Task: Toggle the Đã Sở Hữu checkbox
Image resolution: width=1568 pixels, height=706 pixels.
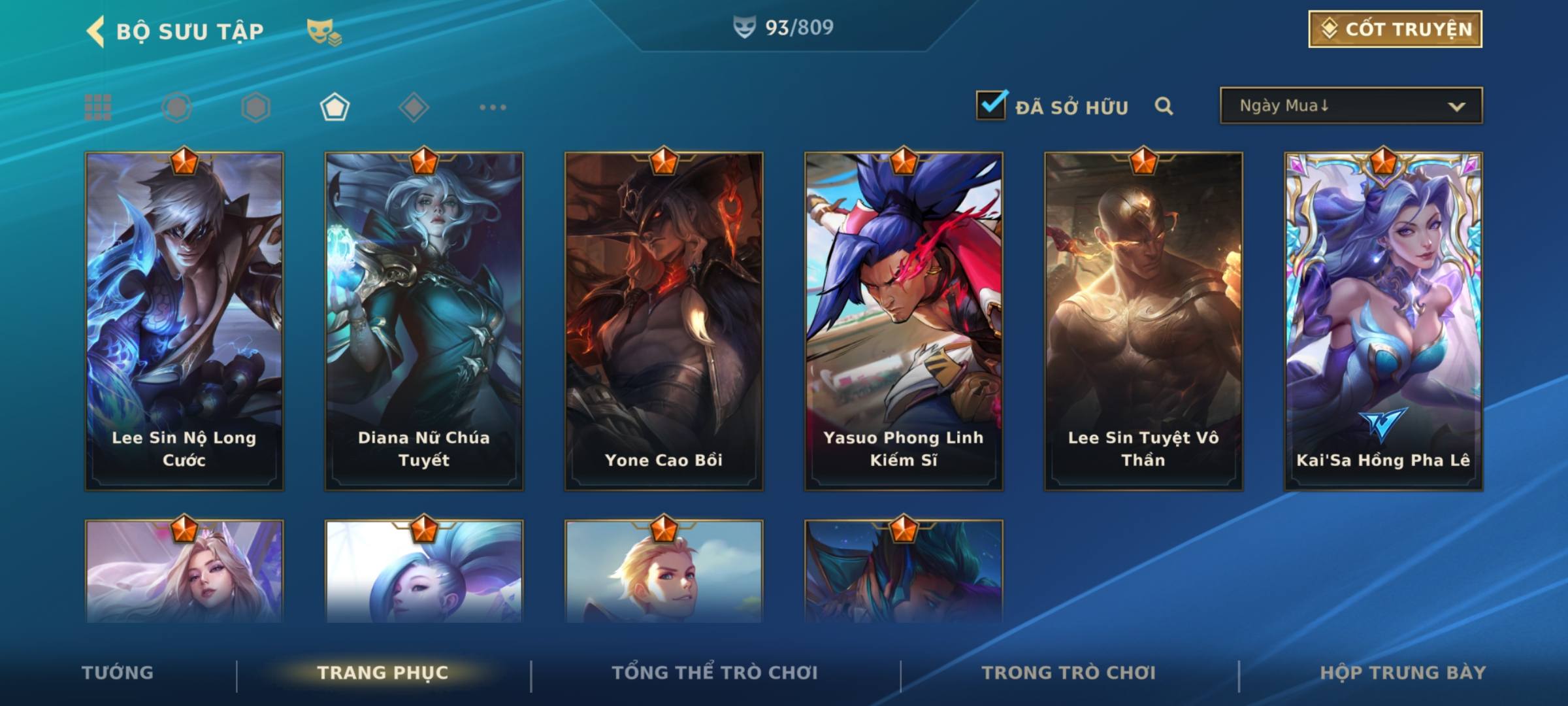Action: (991, 105)
